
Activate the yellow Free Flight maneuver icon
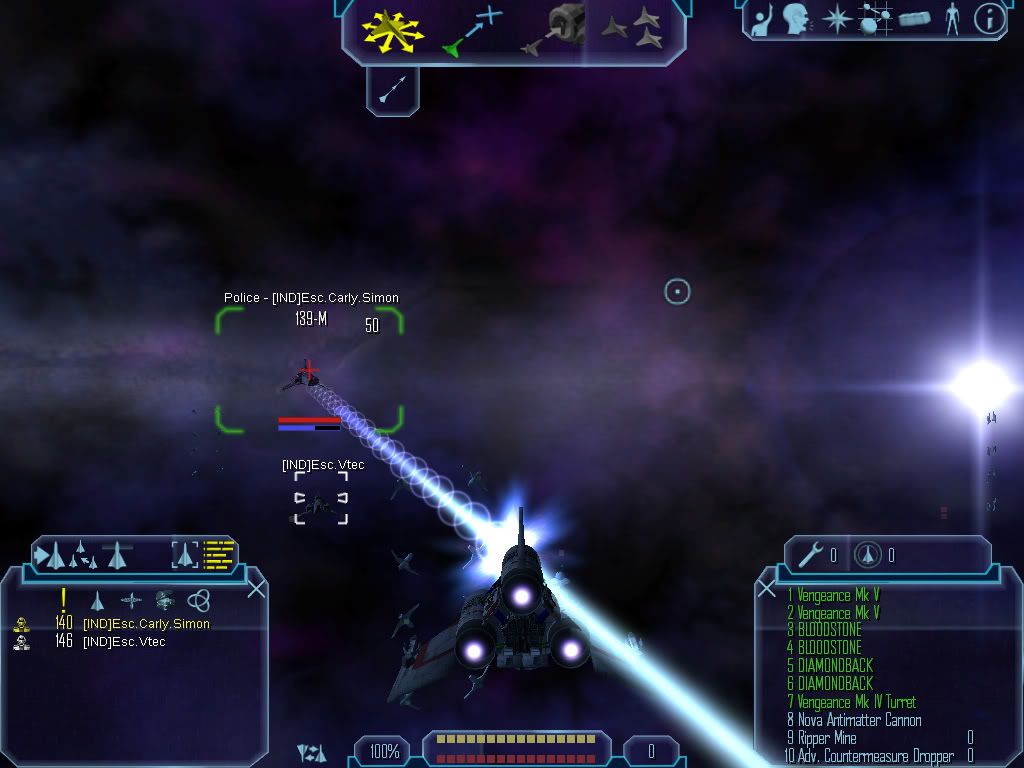(392, 30)
